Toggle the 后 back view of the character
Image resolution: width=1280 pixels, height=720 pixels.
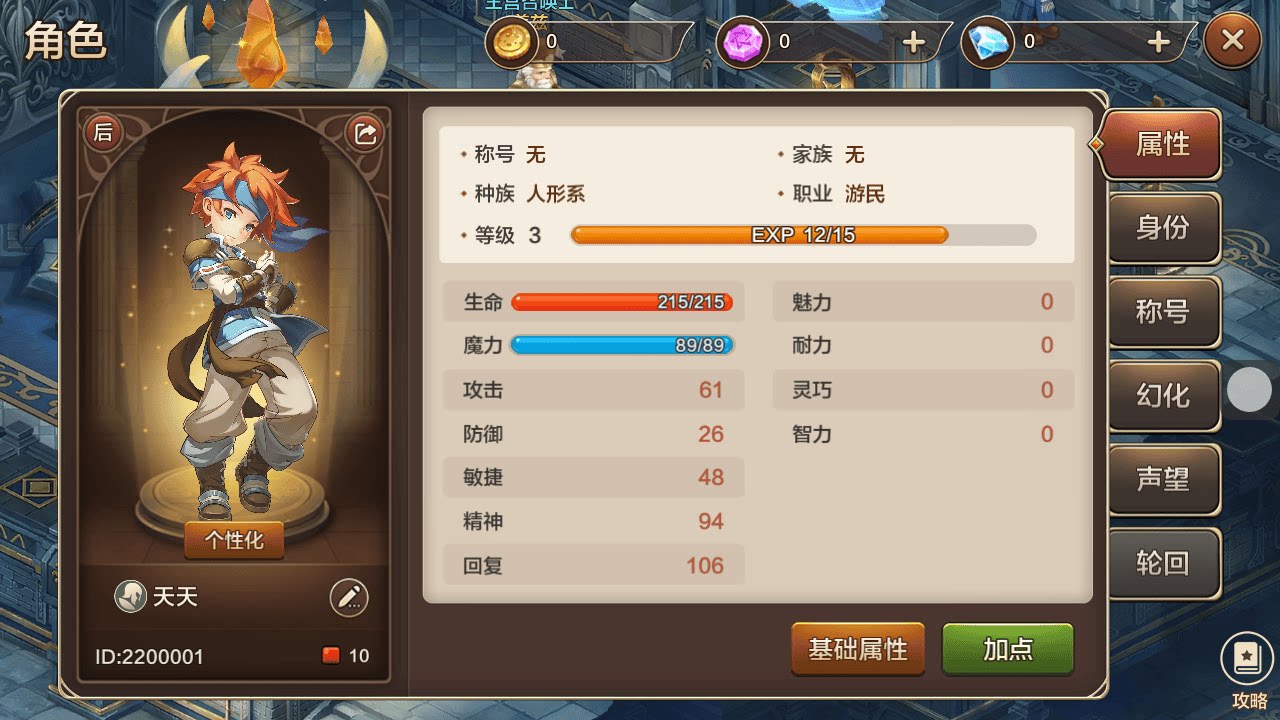point(103,131)
